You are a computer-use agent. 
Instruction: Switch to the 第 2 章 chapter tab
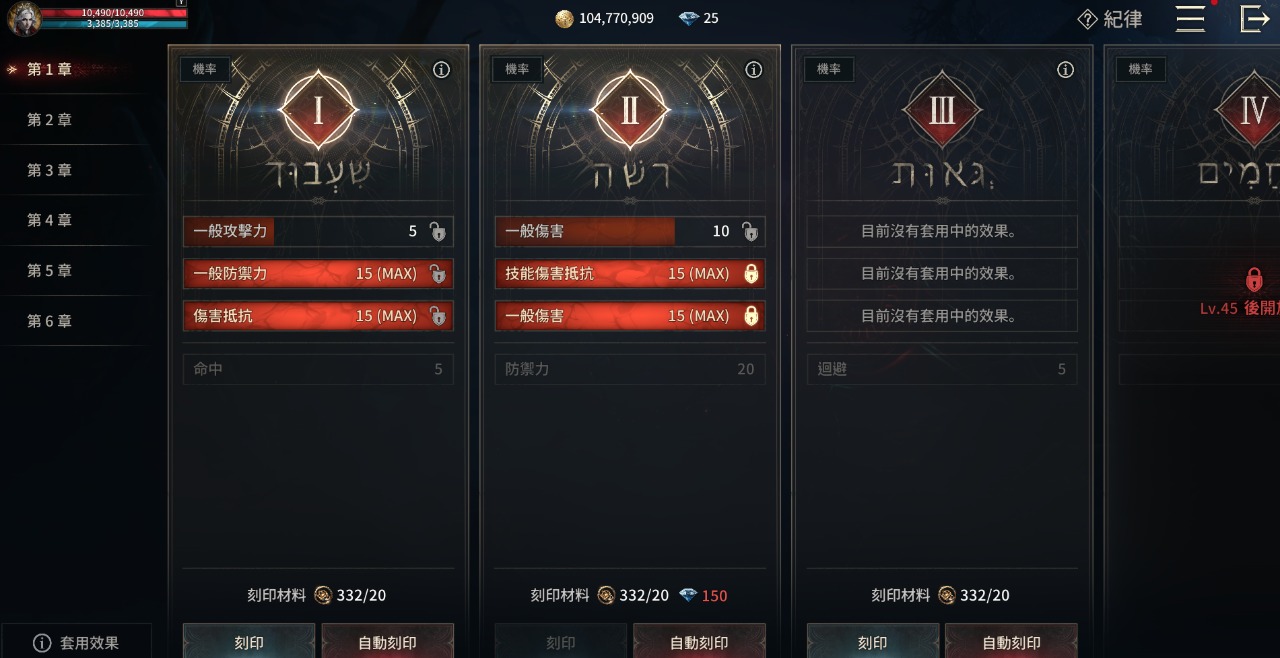pyautogui.click(x=50, y=120)
